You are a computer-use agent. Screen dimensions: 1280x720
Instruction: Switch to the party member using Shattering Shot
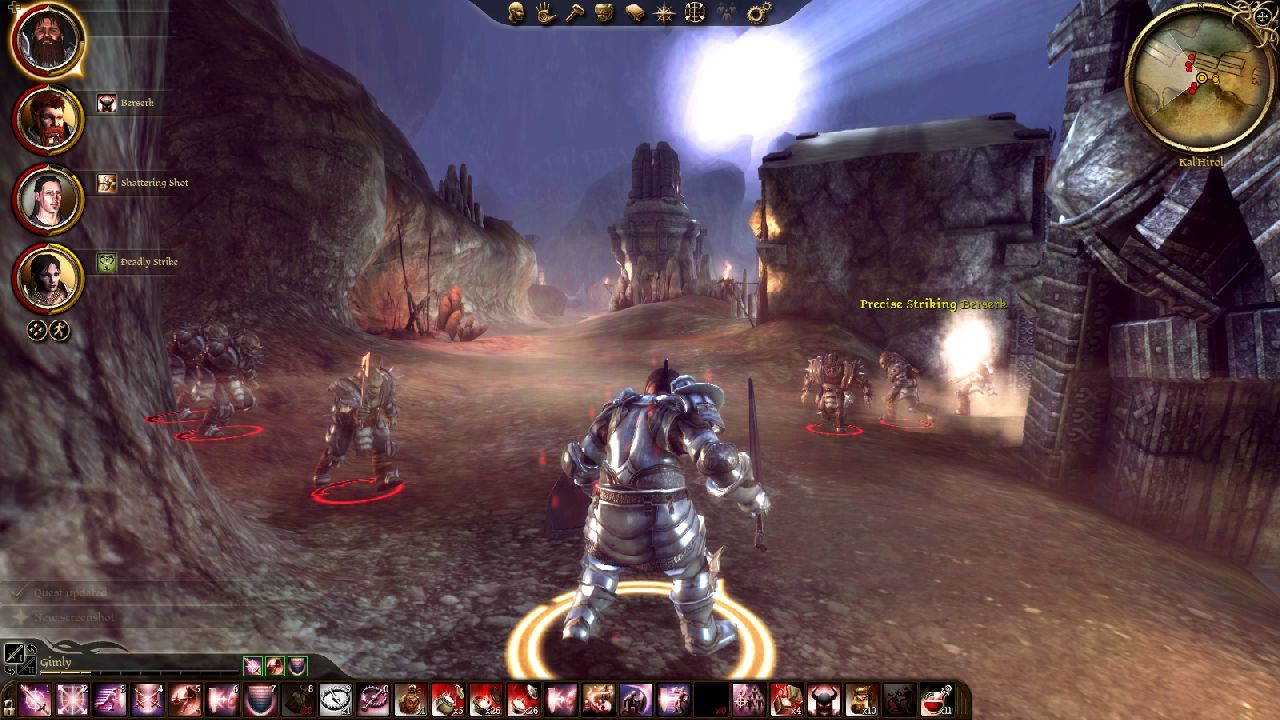48,199
